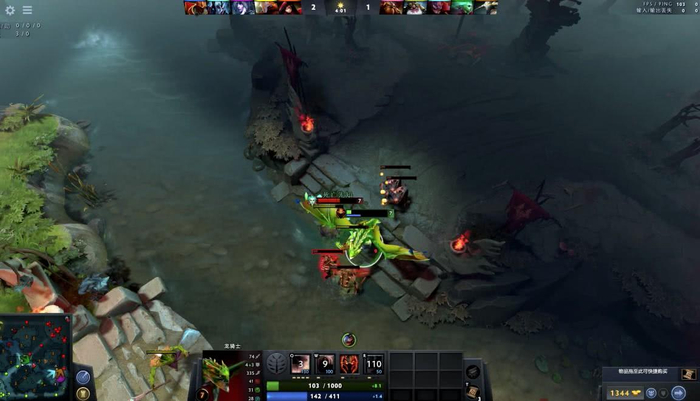700x401 pixels.
Task: Use the glyph of fortification button
Action: click(x=83, y=393)
